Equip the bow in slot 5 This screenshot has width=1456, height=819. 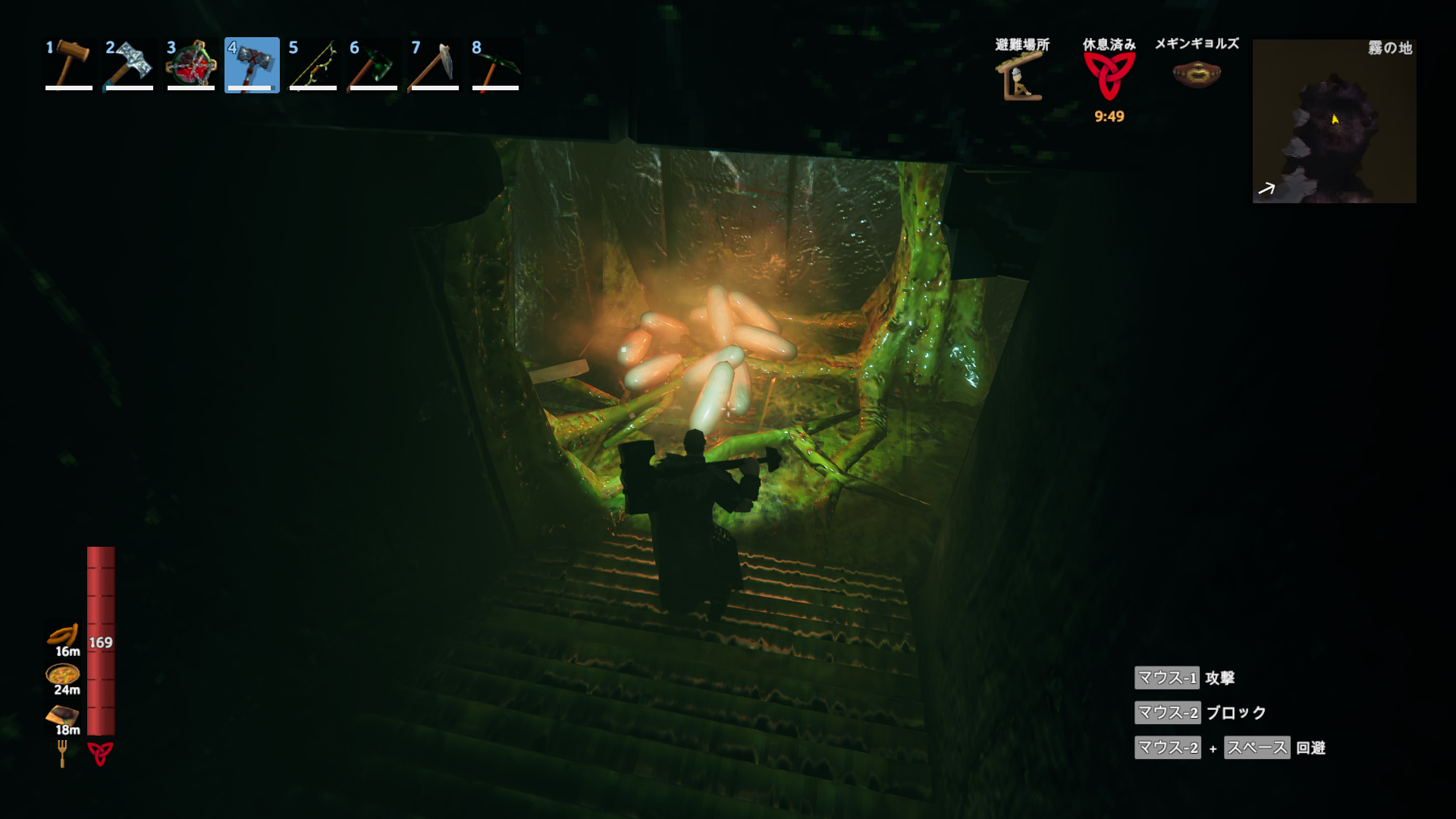[312, 65]
